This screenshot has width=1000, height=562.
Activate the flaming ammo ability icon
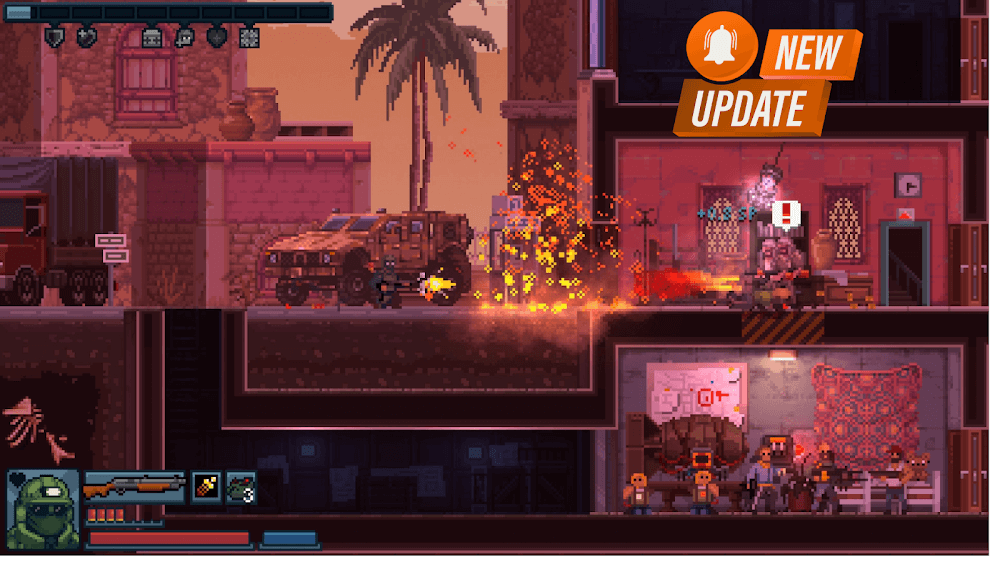(207, 488)
